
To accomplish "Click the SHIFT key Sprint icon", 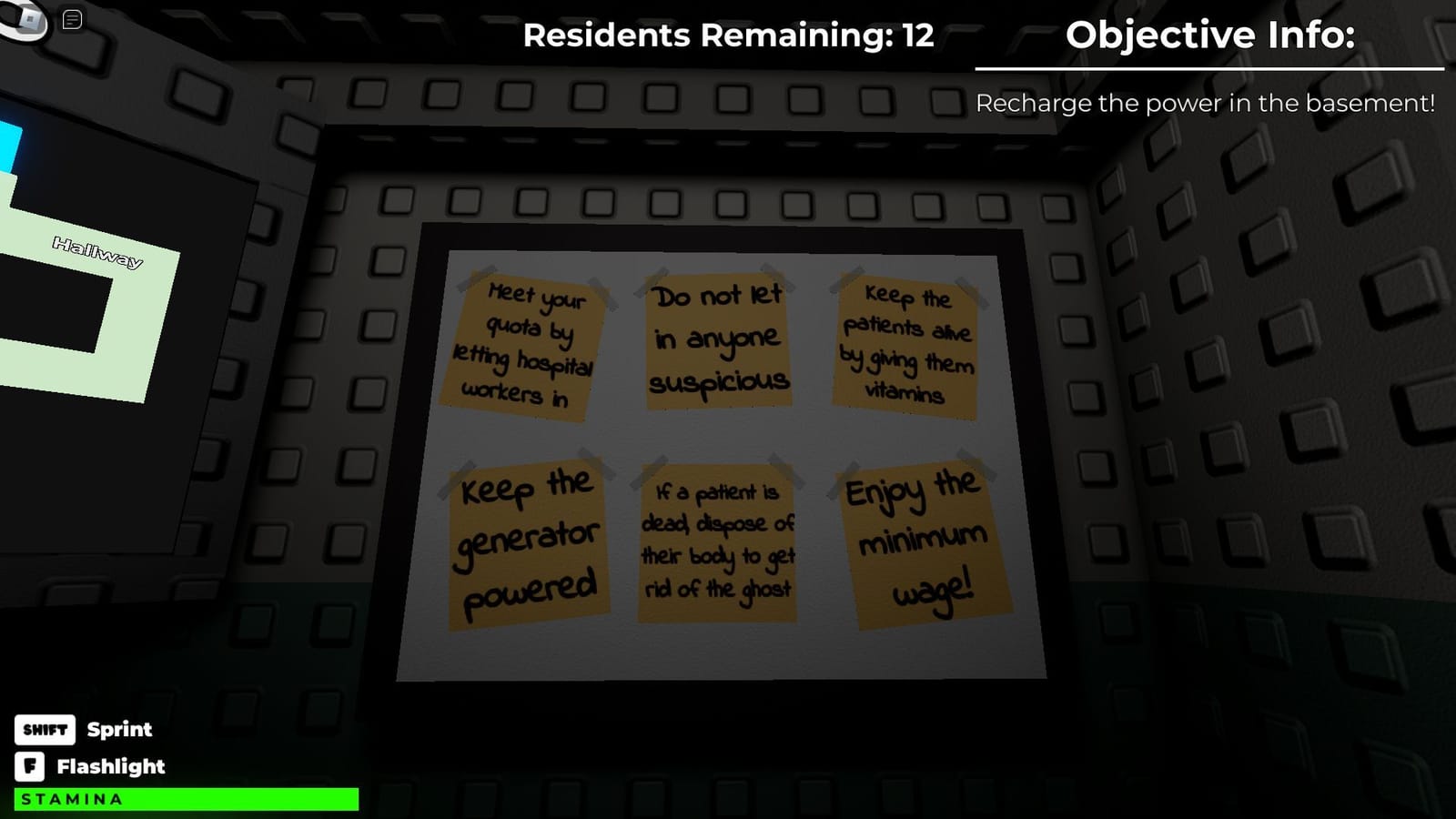I will [x=45, y=730].
